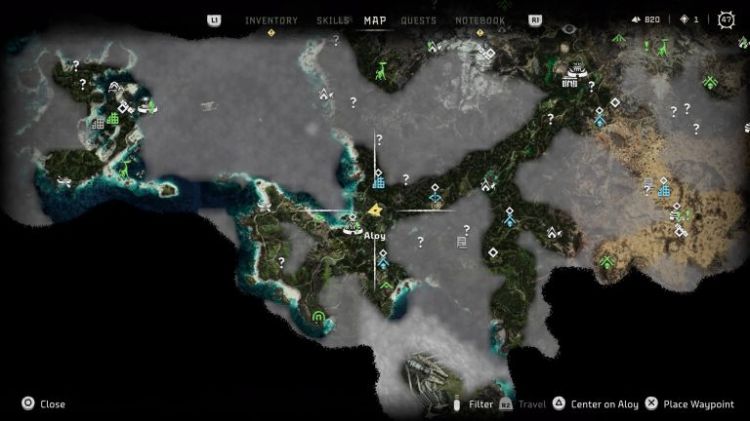
Task: Switch to the Inventory tab
Action: coord(271,20)
